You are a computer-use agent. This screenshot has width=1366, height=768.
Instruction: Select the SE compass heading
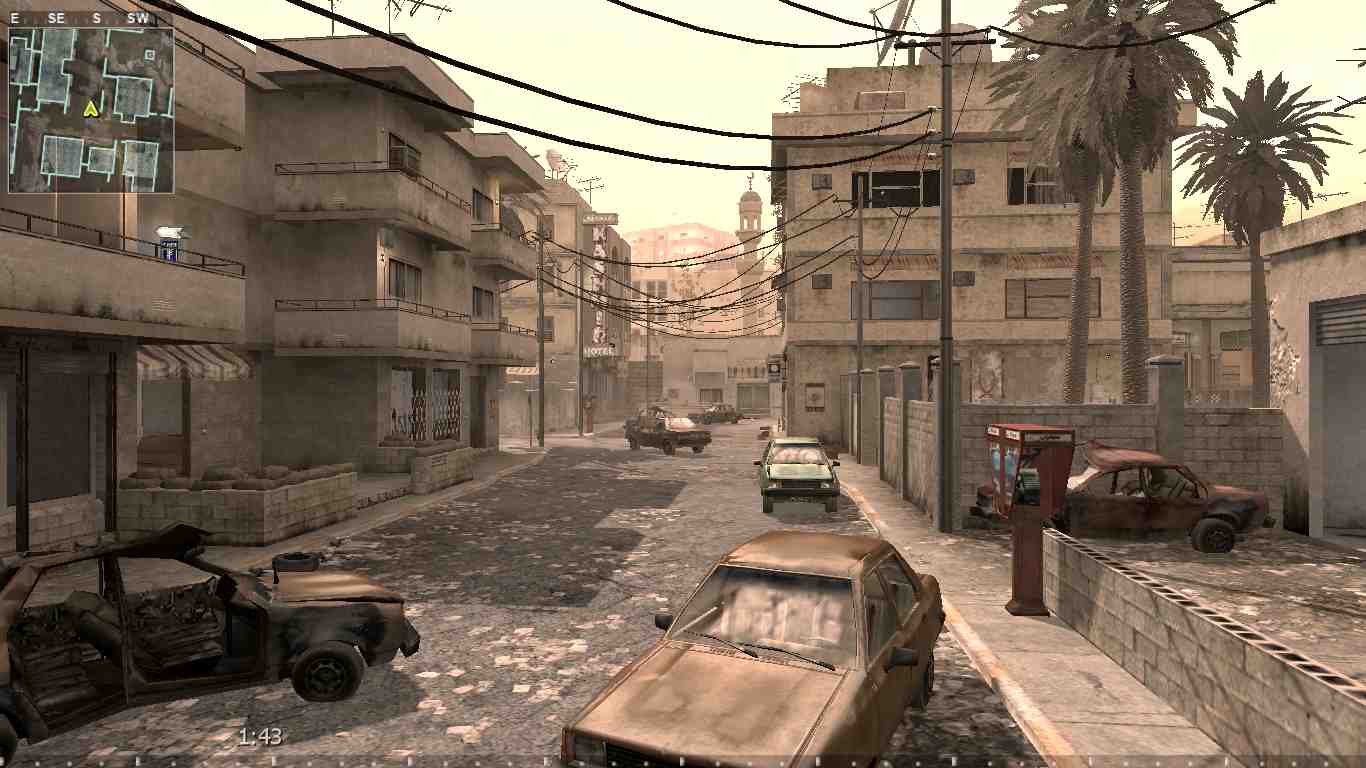pyautogui.click(x=55, y=16)
